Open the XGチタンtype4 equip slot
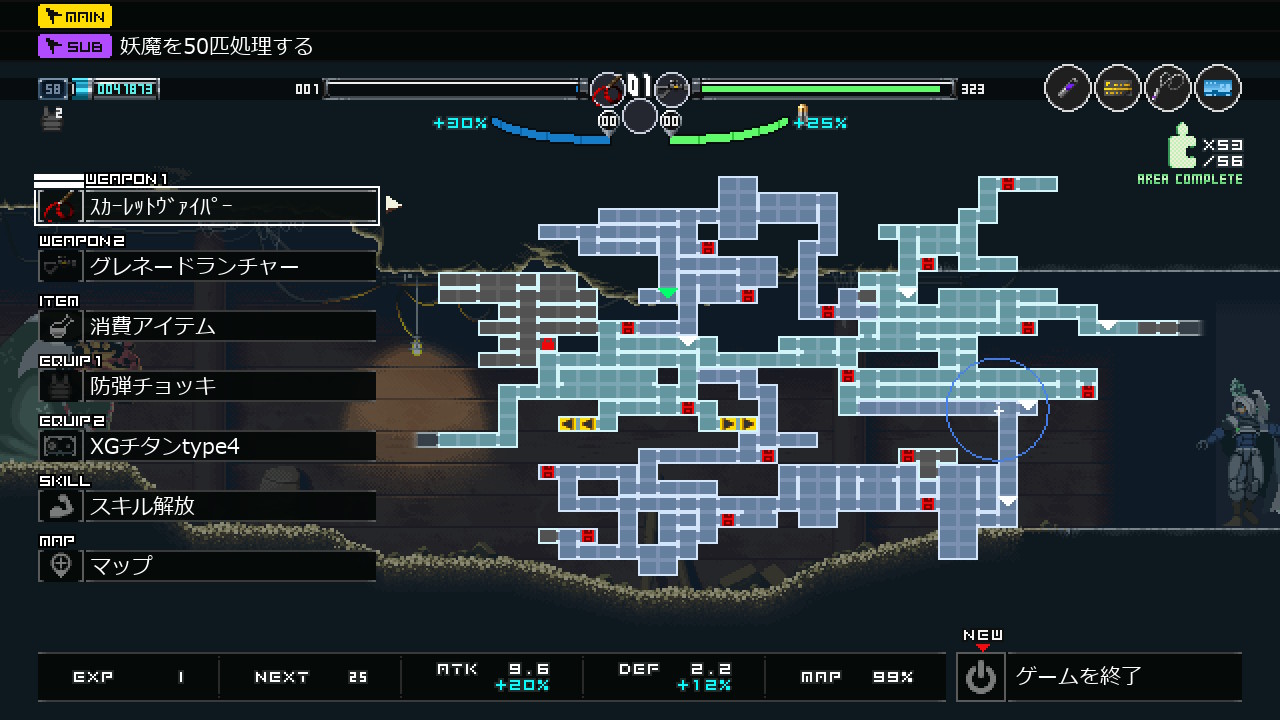Screen dimensions: 1280x720 point(207,446)
